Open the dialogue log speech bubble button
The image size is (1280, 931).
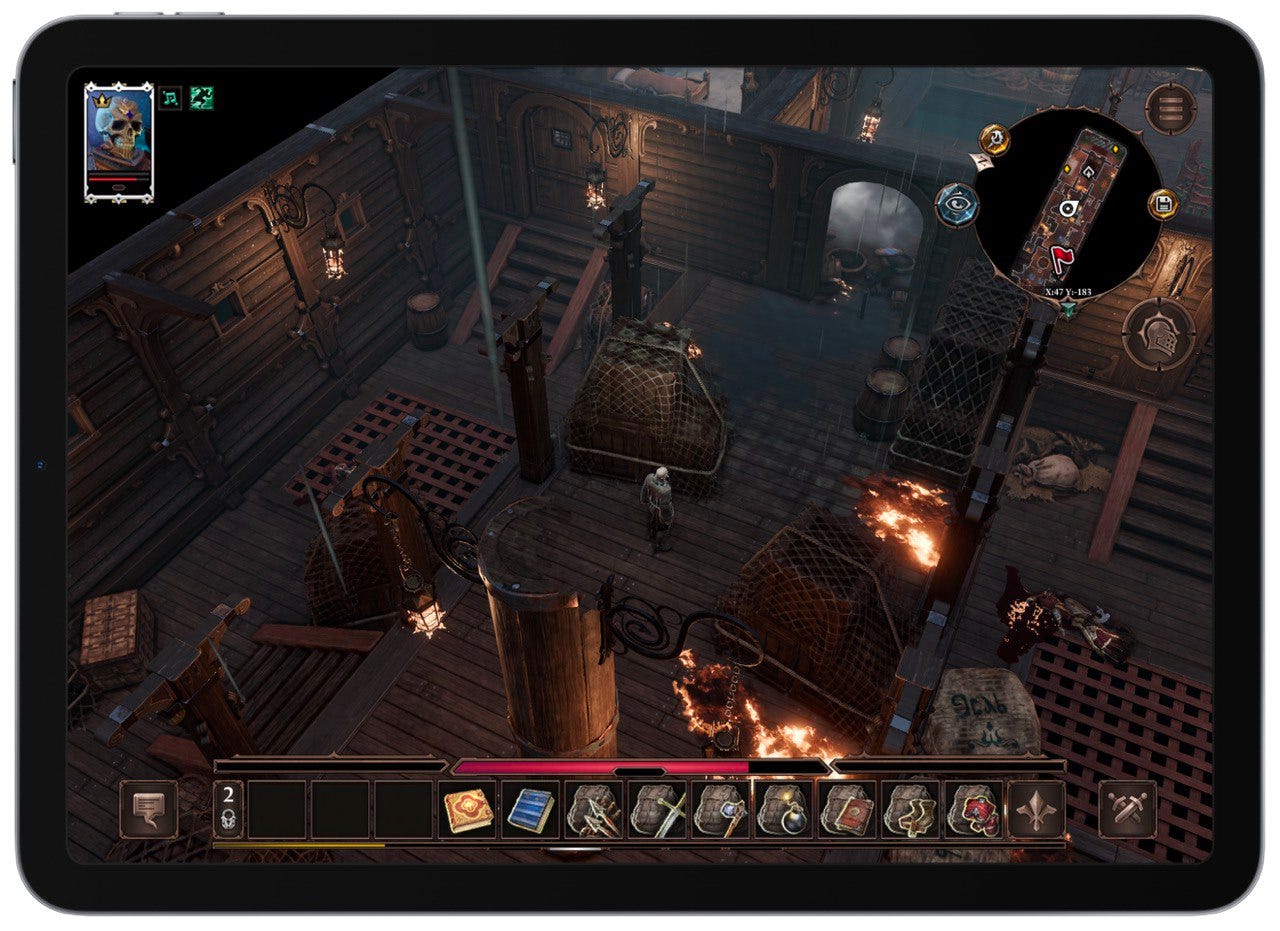[x=149, y=809]
